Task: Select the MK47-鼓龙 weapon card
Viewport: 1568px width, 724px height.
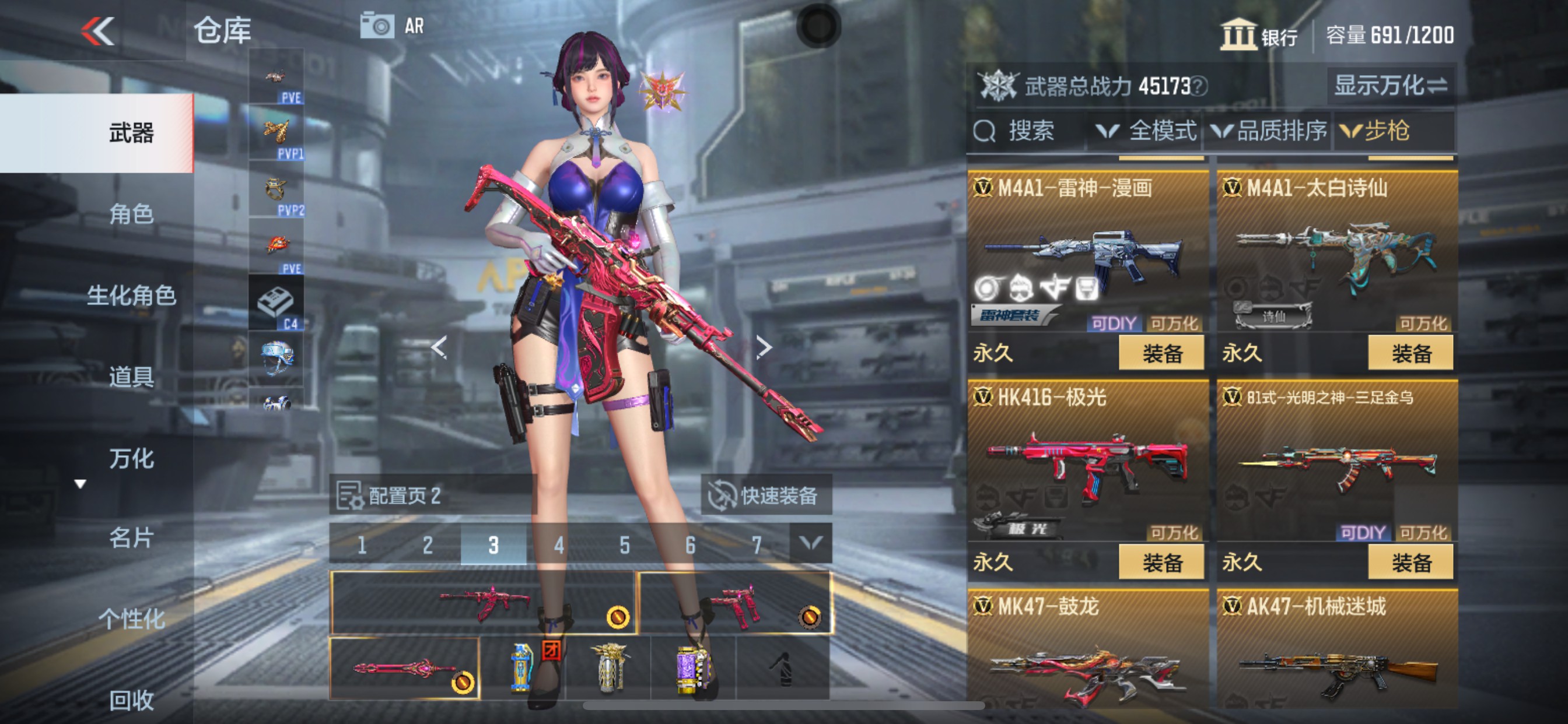Action: [x=1087, y=651]
